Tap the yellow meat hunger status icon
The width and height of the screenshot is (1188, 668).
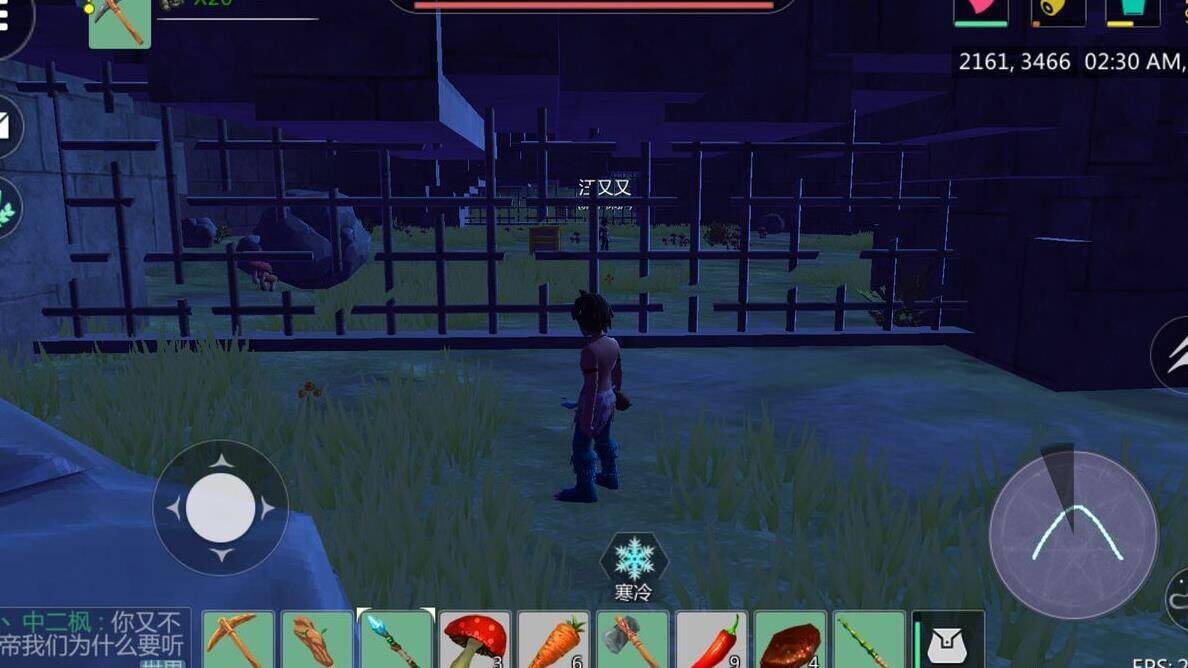pos(1058,11)
